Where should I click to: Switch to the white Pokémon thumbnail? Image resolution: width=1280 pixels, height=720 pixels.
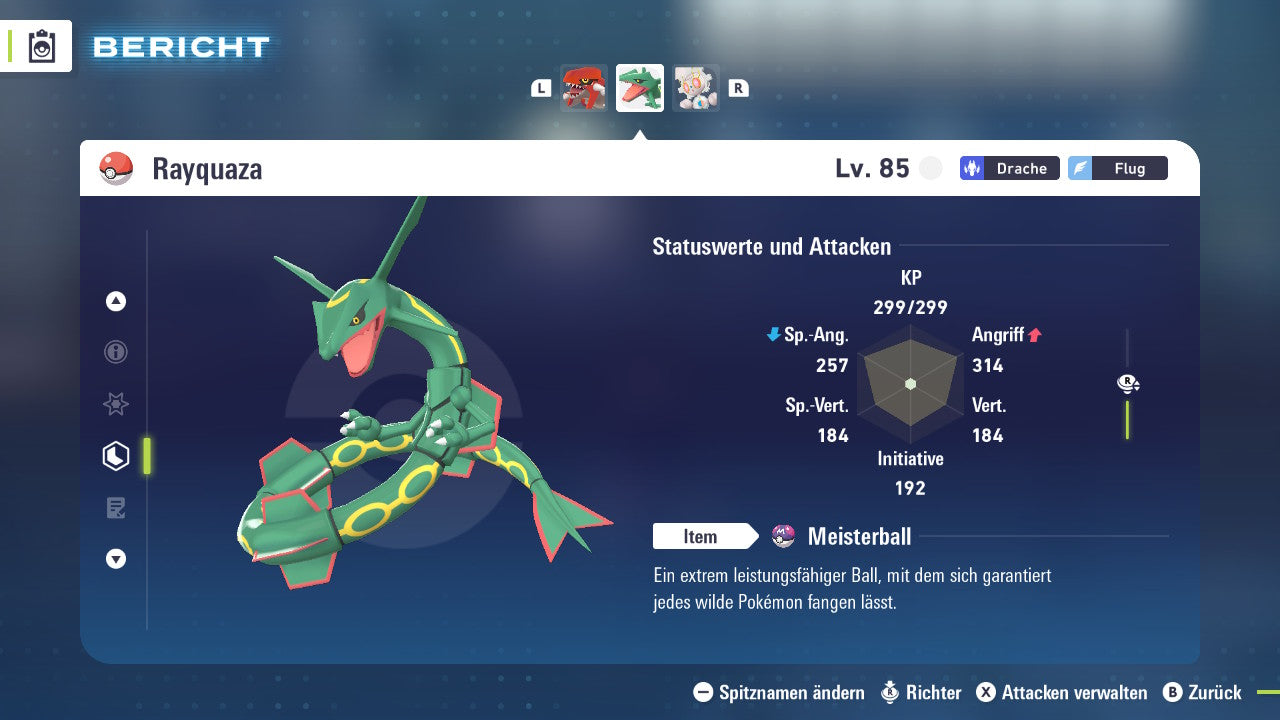696,88
